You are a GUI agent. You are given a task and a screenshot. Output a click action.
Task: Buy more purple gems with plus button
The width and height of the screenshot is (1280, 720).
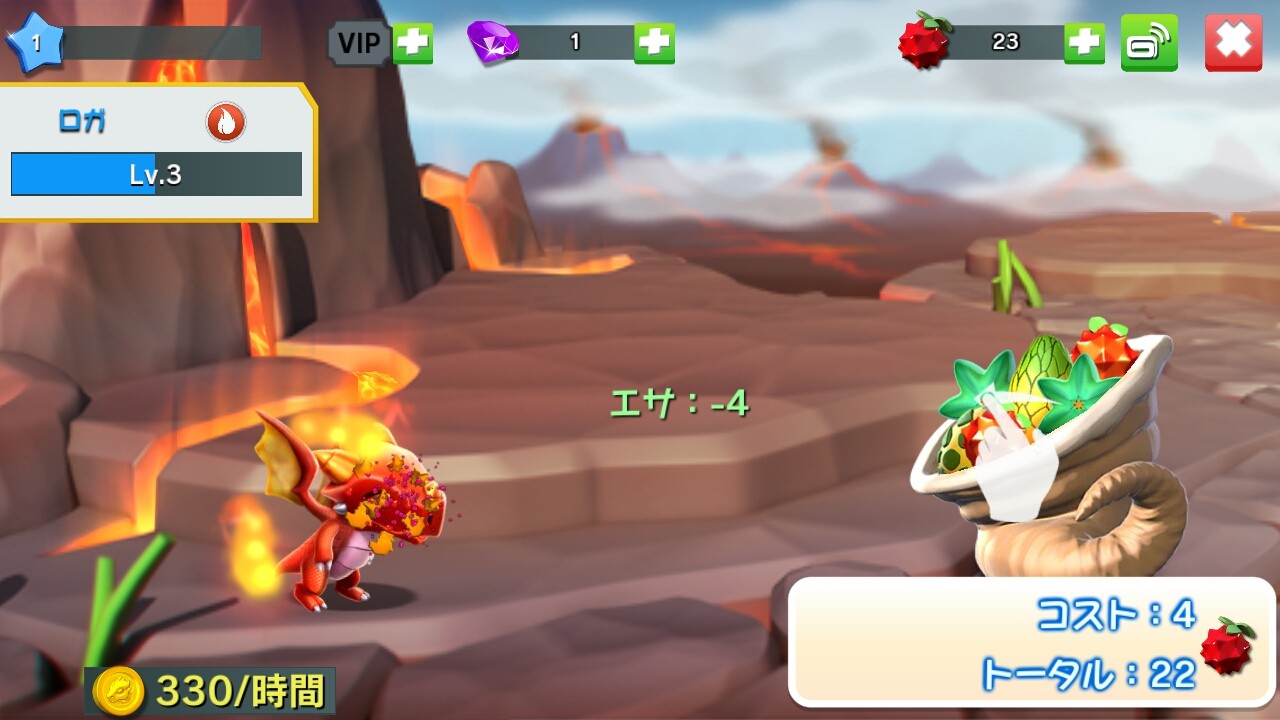tap(654, 42)
